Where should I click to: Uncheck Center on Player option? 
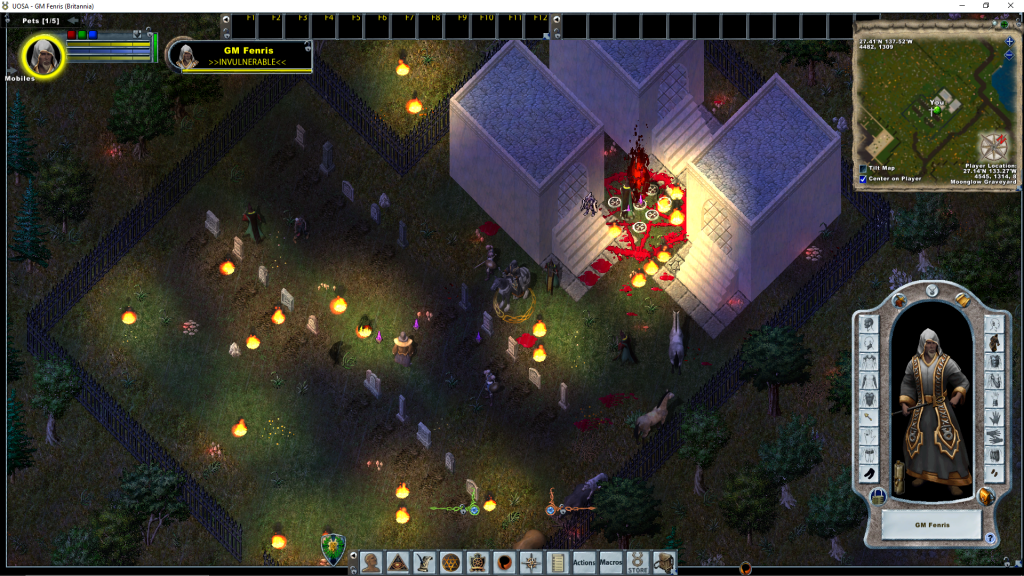[863, 179]
